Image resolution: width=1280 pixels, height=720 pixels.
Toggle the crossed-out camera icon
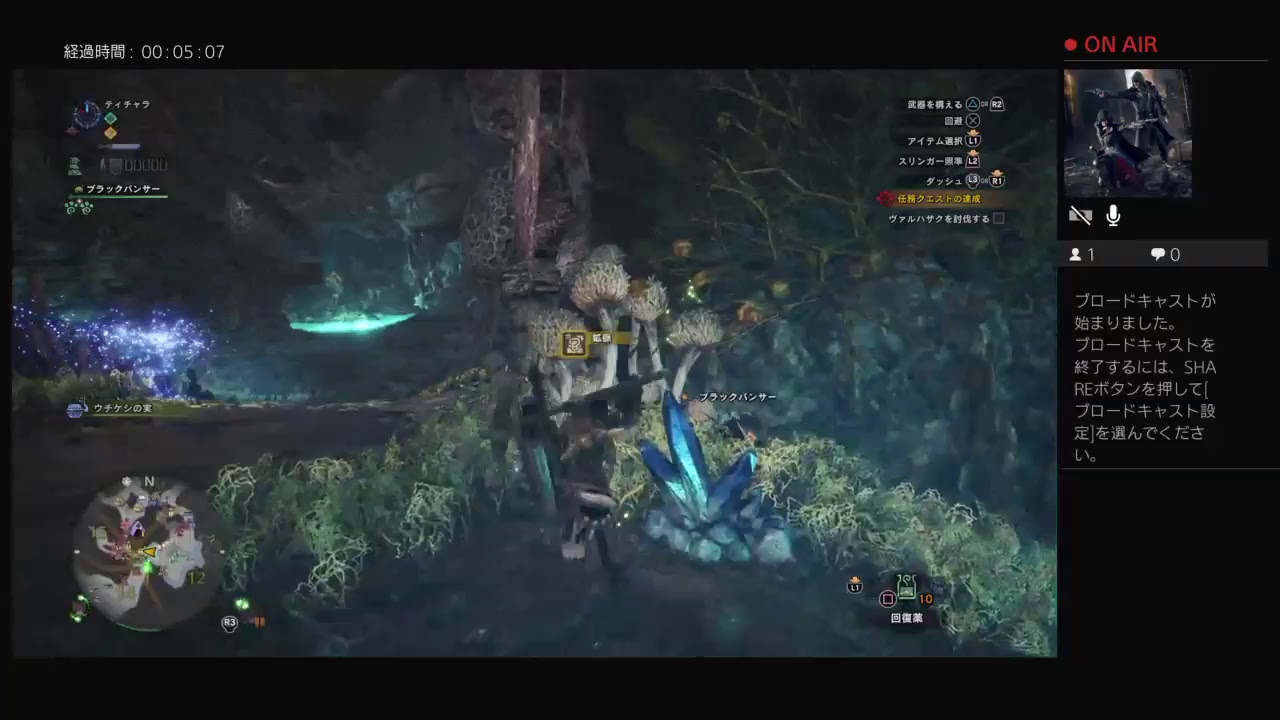(x=1081, y=215)
